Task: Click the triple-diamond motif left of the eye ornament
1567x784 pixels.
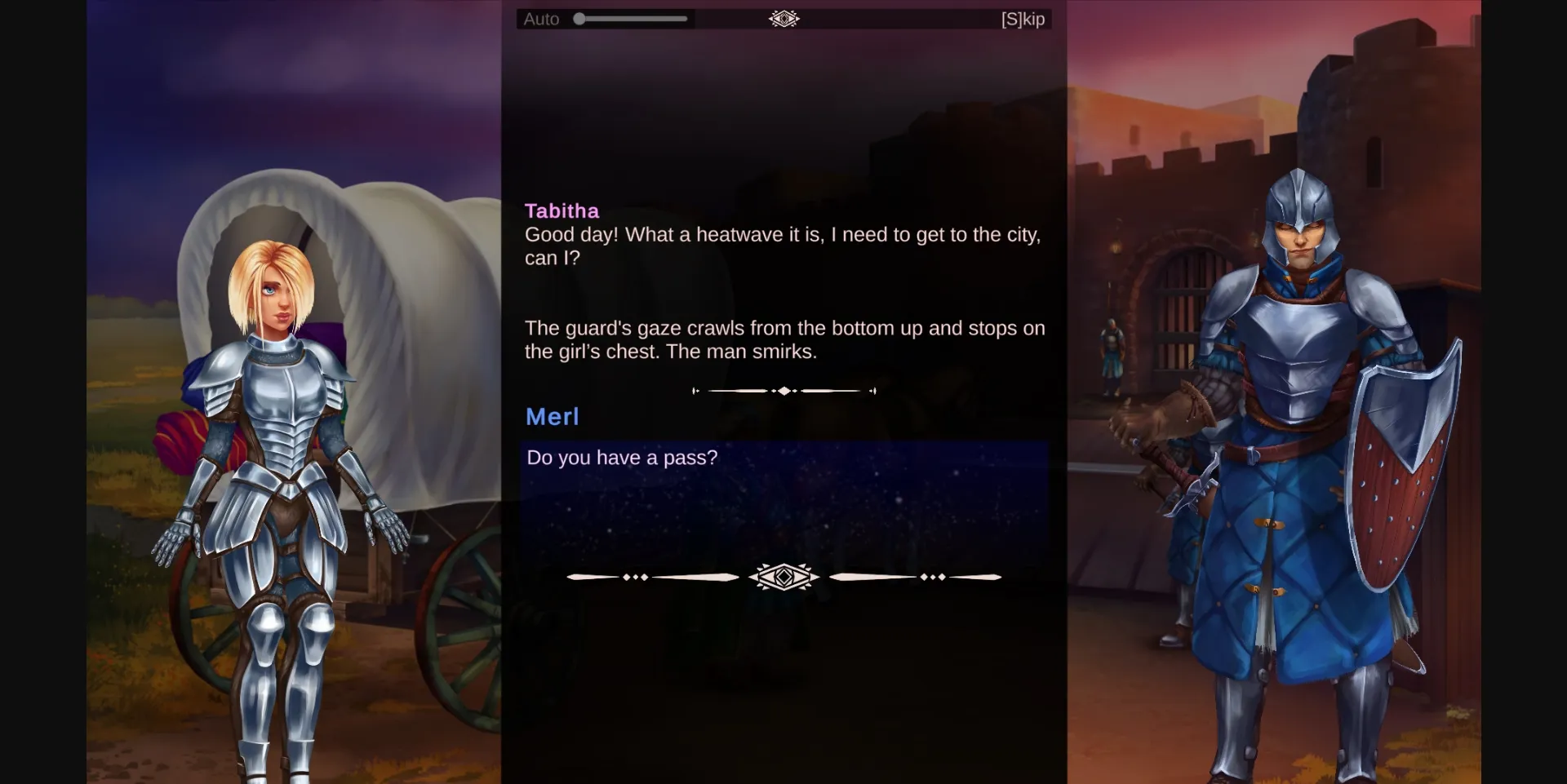Action: click(636, 577)
